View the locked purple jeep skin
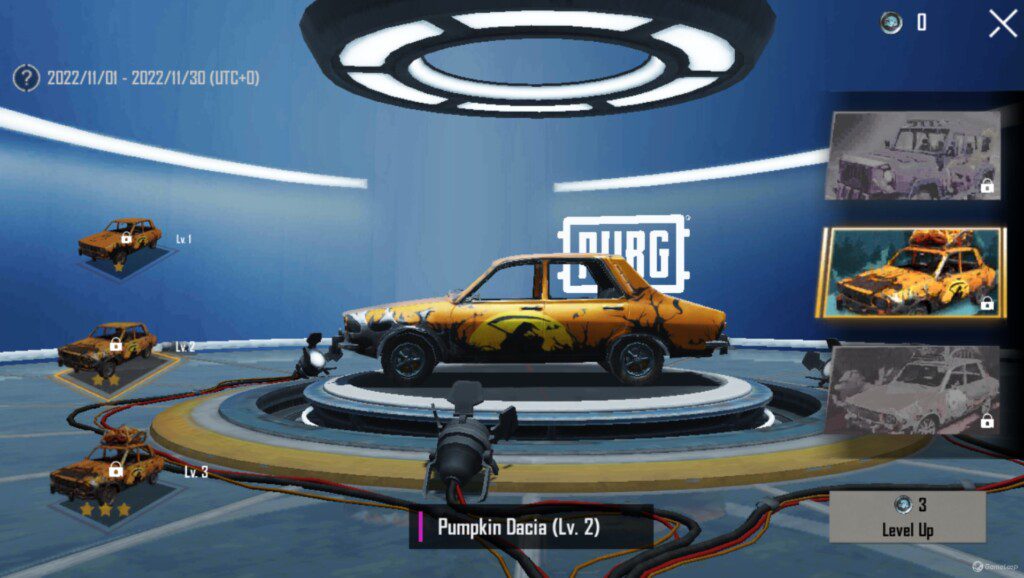The width and height of the screenshot is (1024, 578). tap(912, 155)
